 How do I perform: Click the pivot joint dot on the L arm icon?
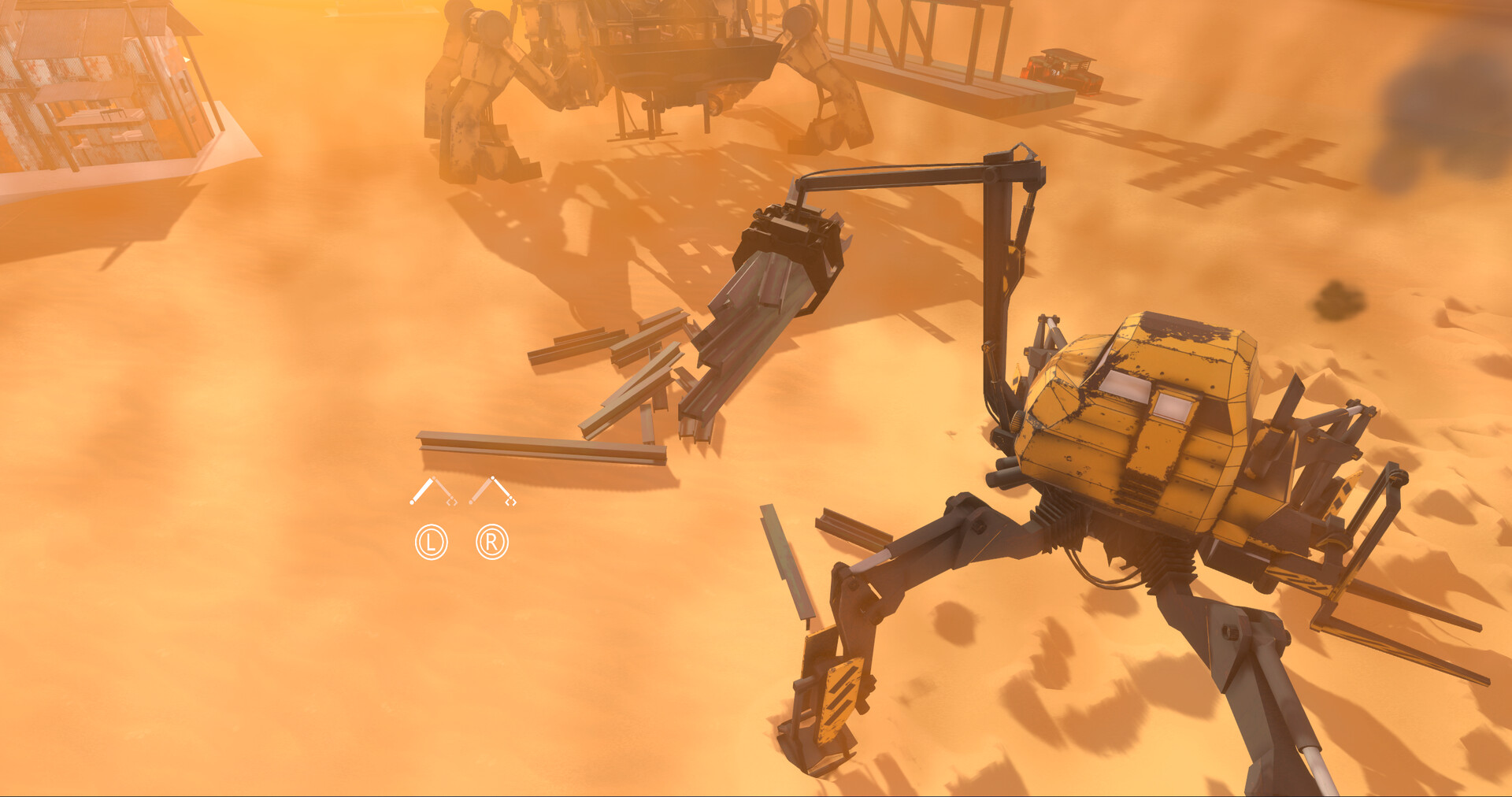point(434,477)
